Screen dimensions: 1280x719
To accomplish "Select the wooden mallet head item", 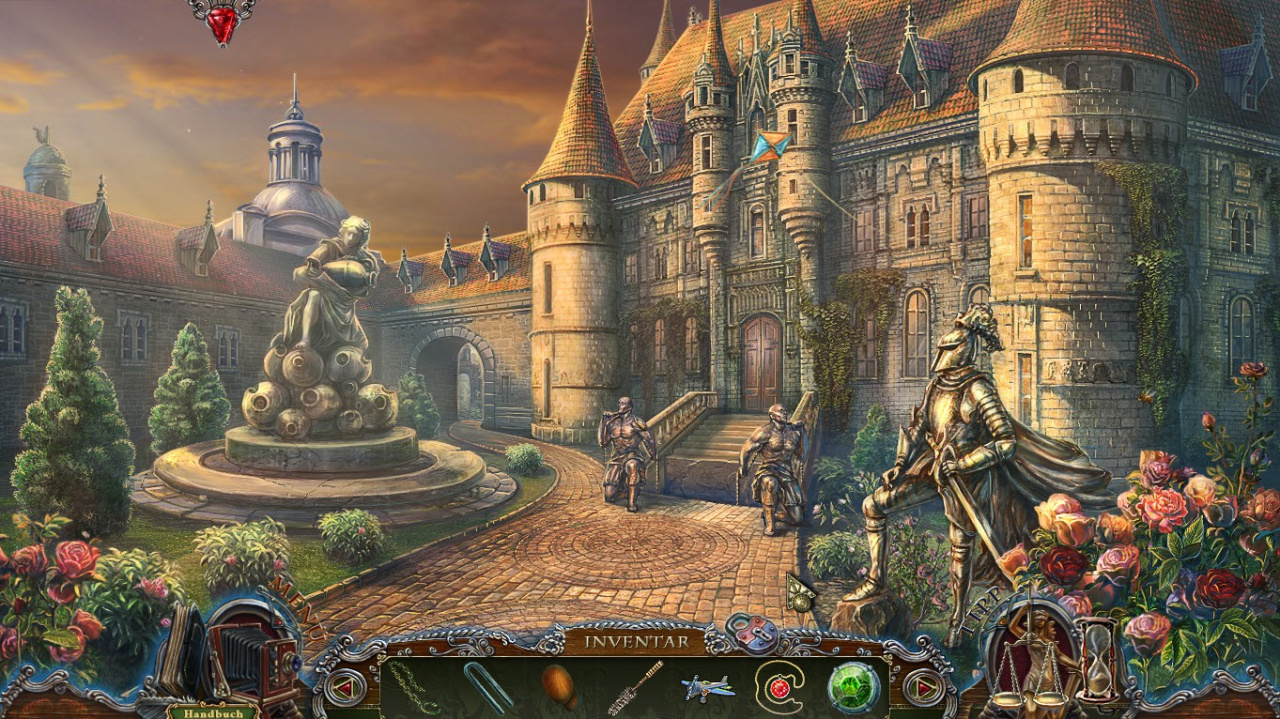I will [x=560, y=686].
